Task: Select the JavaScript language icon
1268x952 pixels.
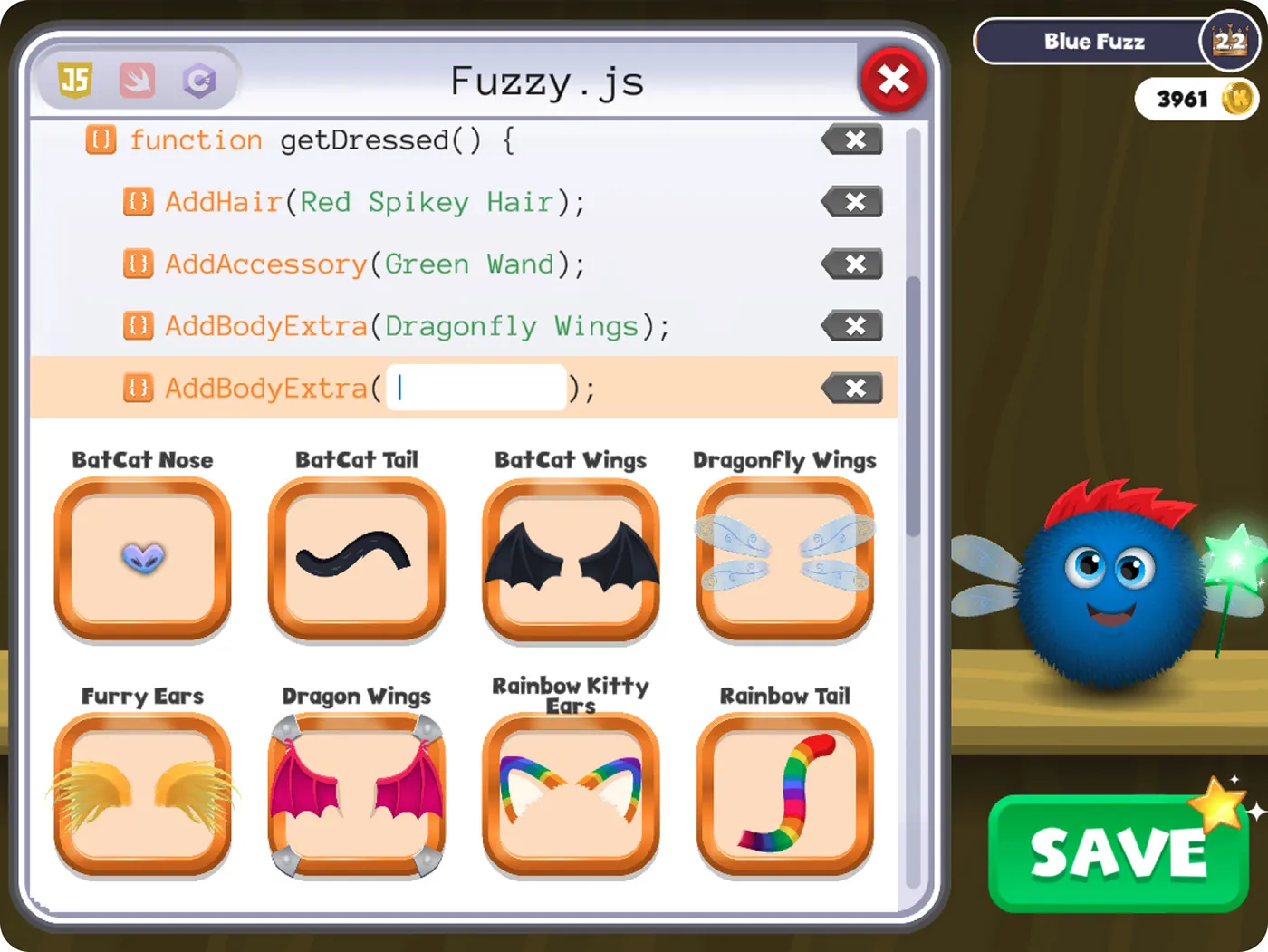Action: pyautogui.click(x=73, y=80)
